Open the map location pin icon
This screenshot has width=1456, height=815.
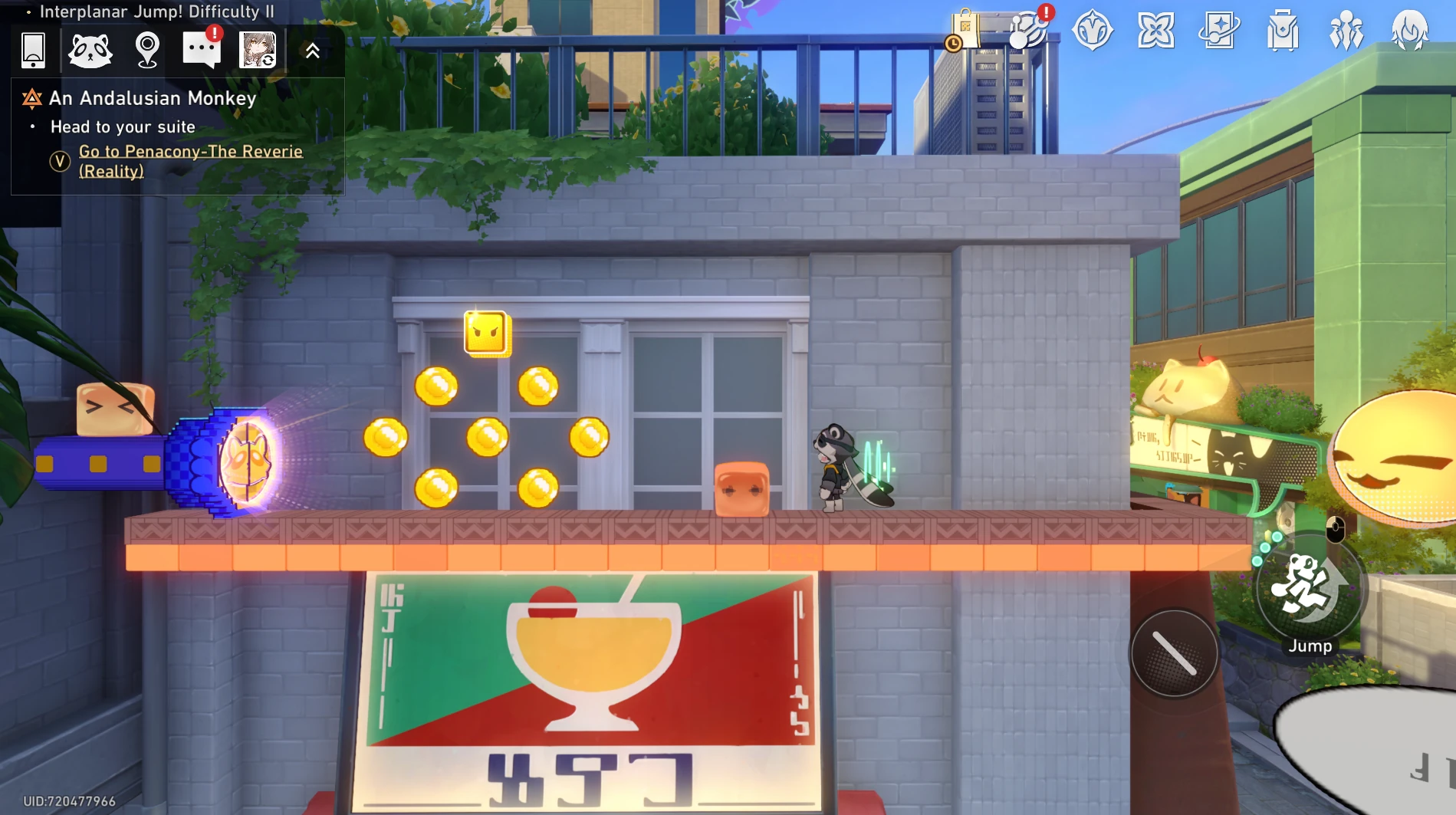tap(146, 51)
